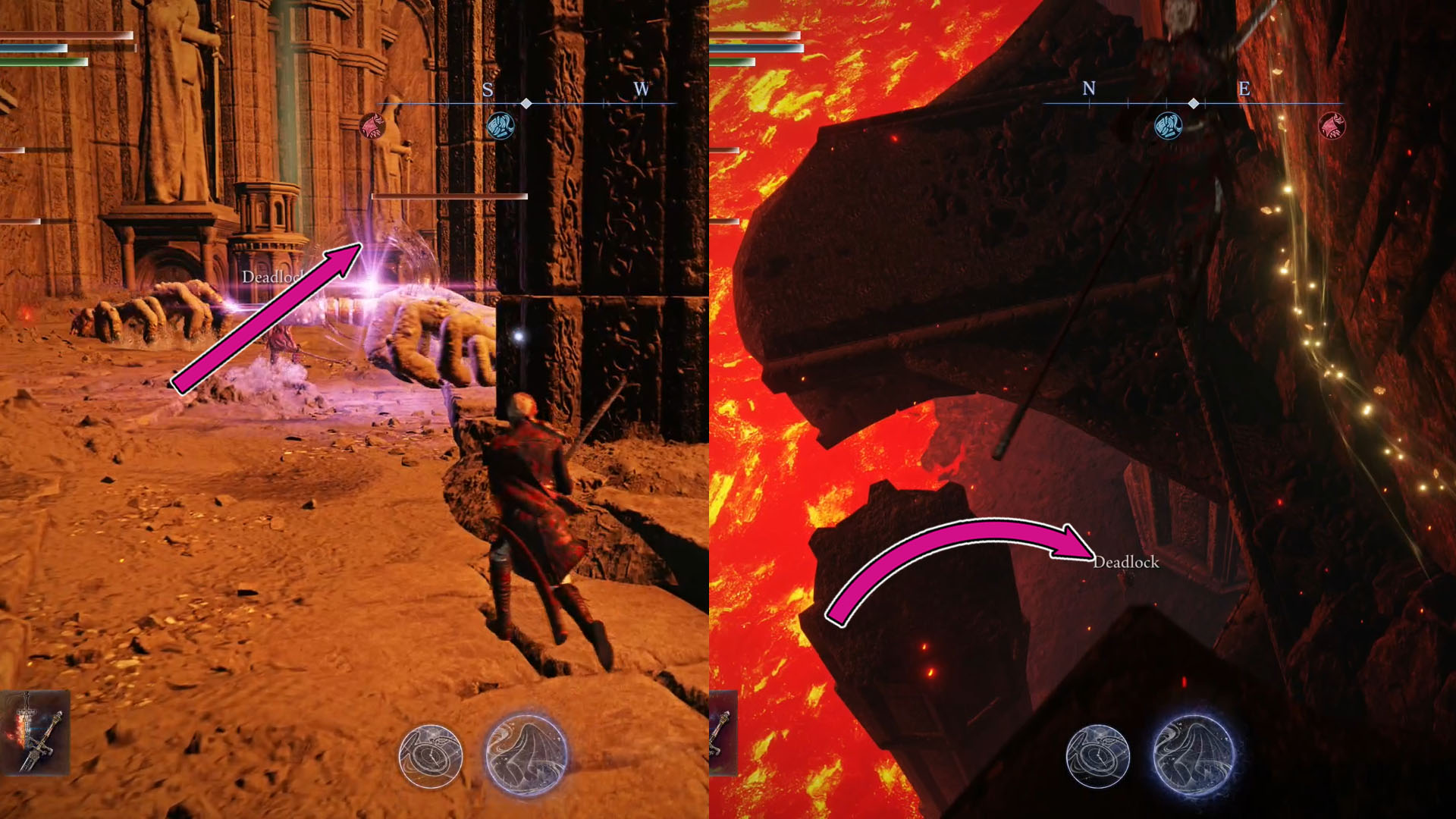Click the Deadlock nameplate on left screen
The image size is (1456, 819).
[271, 278]
